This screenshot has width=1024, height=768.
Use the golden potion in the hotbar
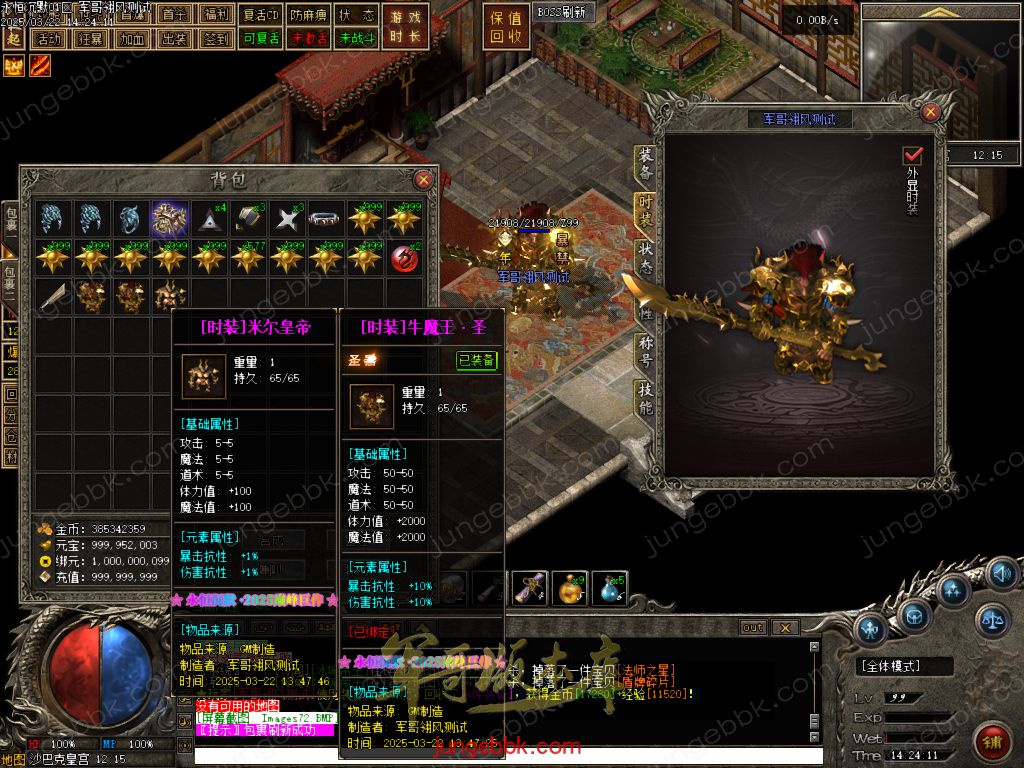point(570,588)
